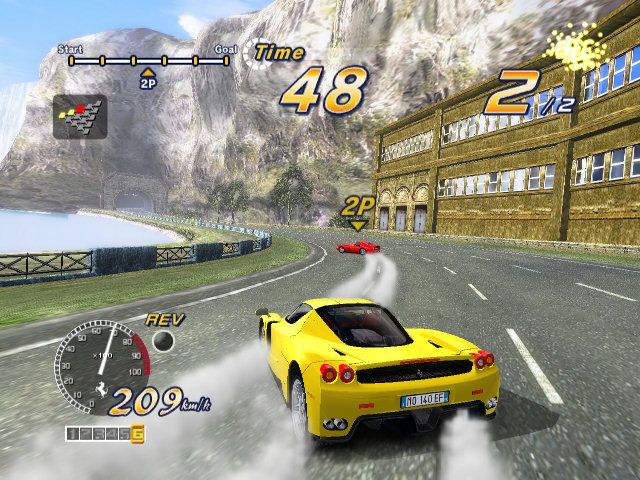640x480 pixels.
Task: Click the tachometer dial
Action: click(99, 362)
